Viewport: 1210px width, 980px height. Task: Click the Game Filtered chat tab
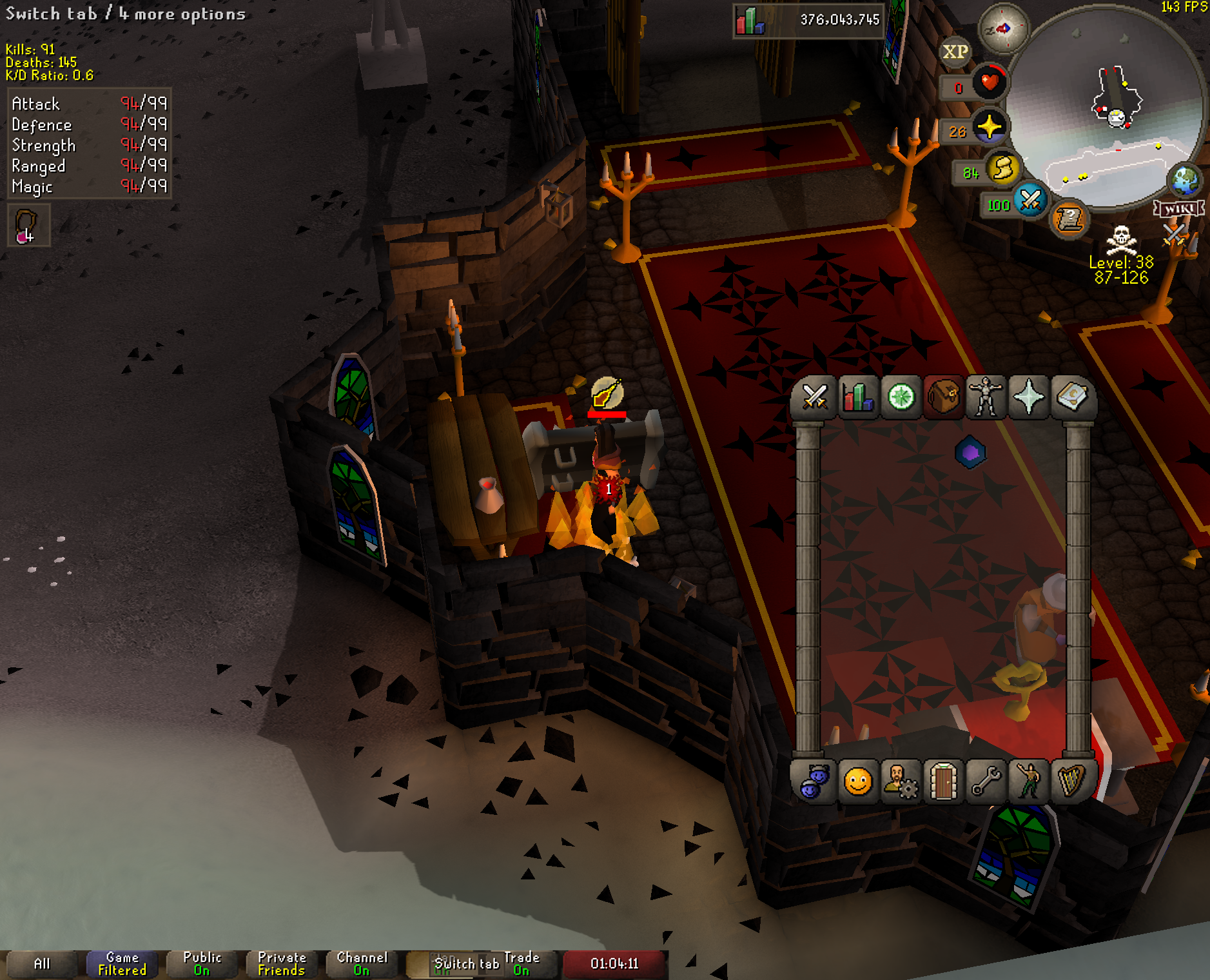click(x=122, y=964)
